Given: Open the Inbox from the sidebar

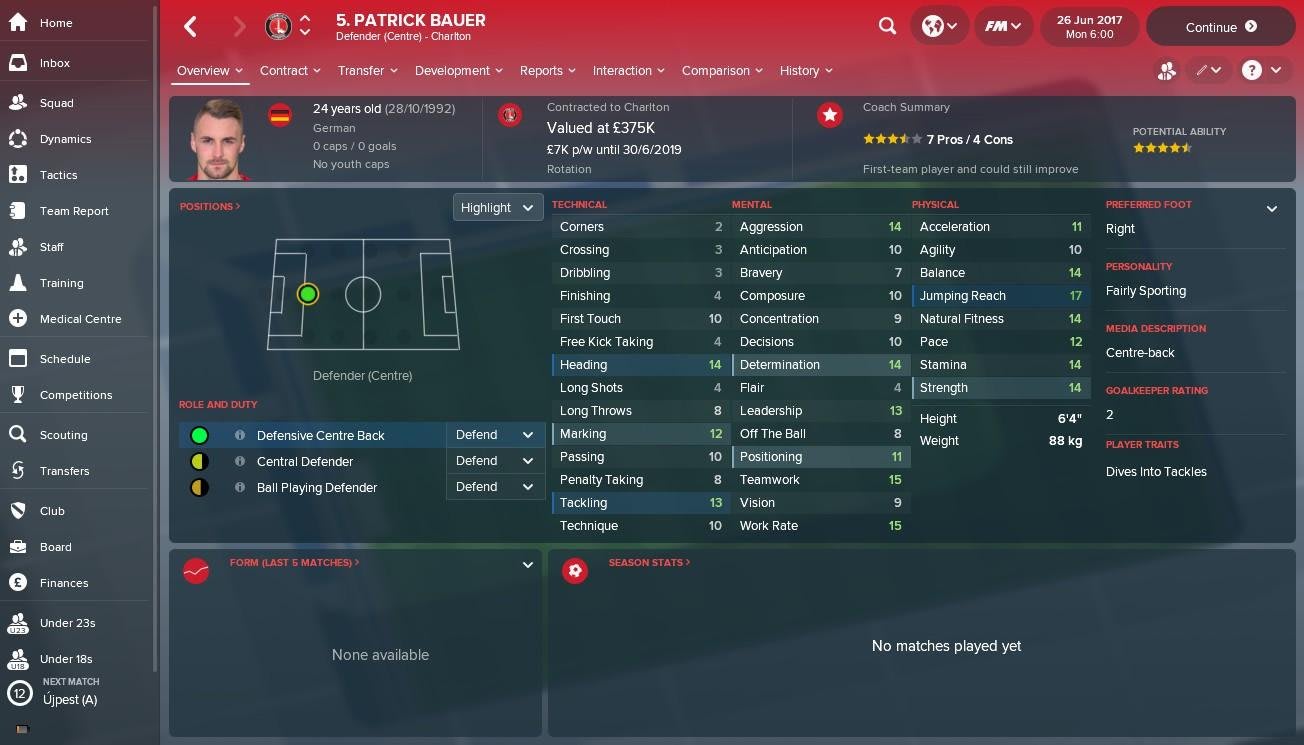Looking at the screenshot, I should coord(54,63).
